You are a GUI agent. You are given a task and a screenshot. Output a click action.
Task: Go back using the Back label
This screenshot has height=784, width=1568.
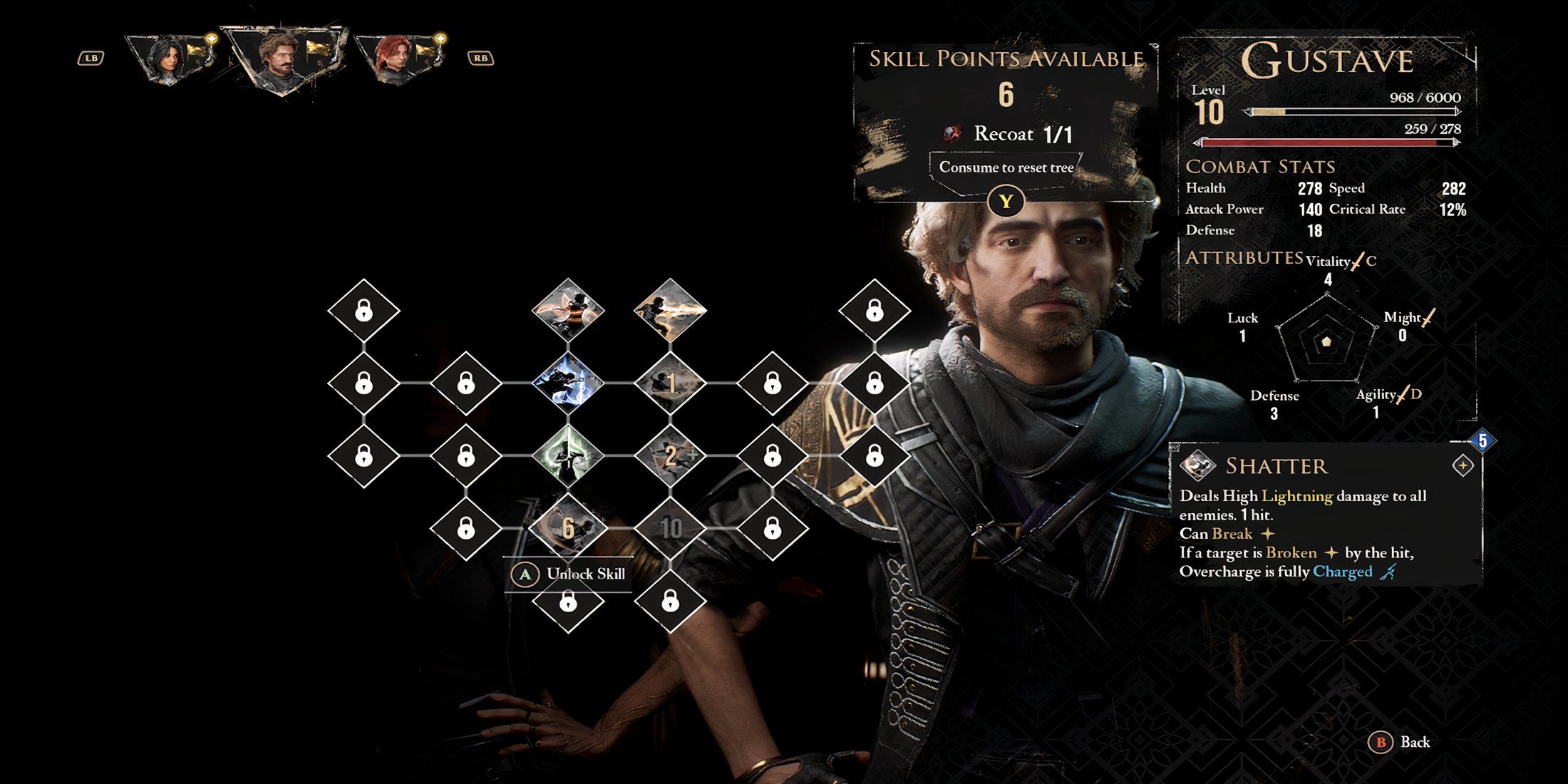[x=1414, y=743]
